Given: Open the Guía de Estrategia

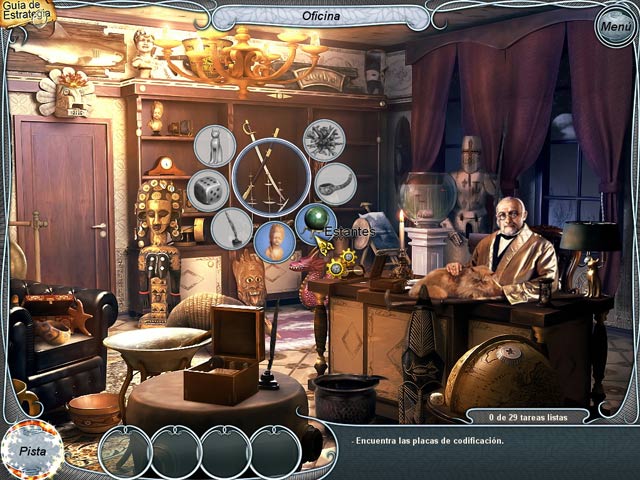Looking at the screenshot, I should click(26, 13).
